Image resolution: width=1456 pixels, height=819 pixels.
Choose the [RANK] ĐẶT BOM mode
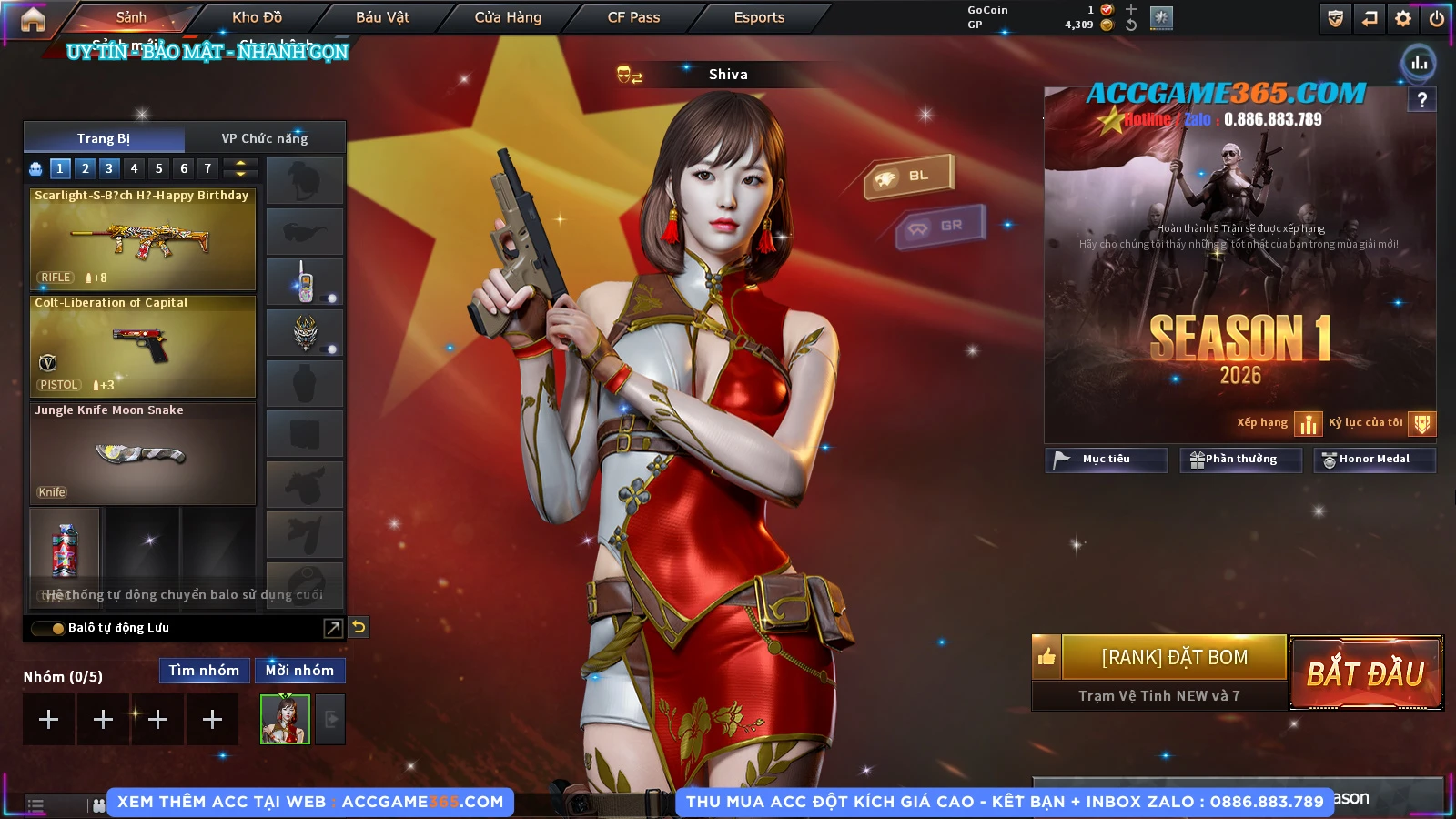click(x=1174, y=657)
